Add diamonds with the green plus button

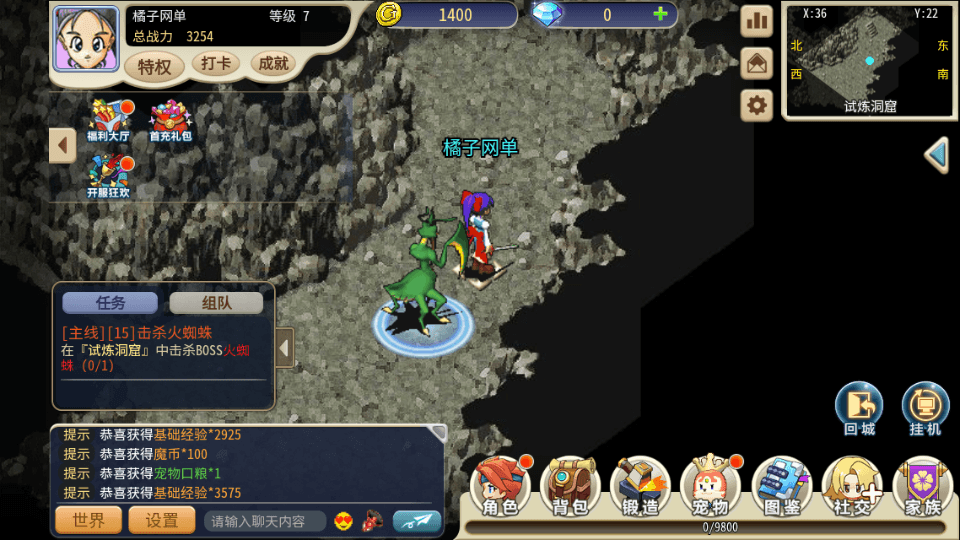pyautogui.click(x=660, y=15)
